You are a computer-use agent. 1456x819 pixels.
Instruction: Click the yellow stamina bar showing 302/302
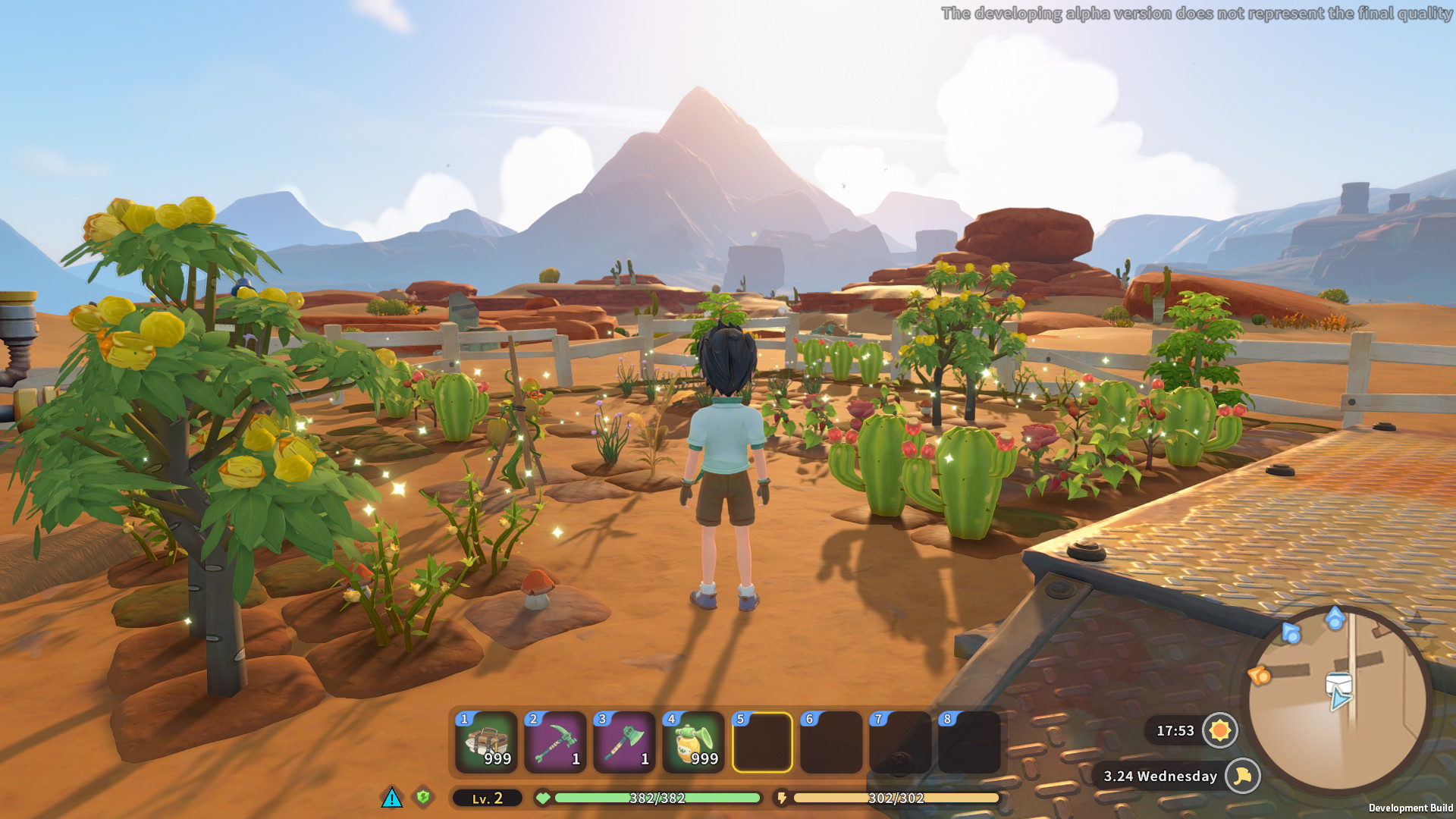click(895, 798)
